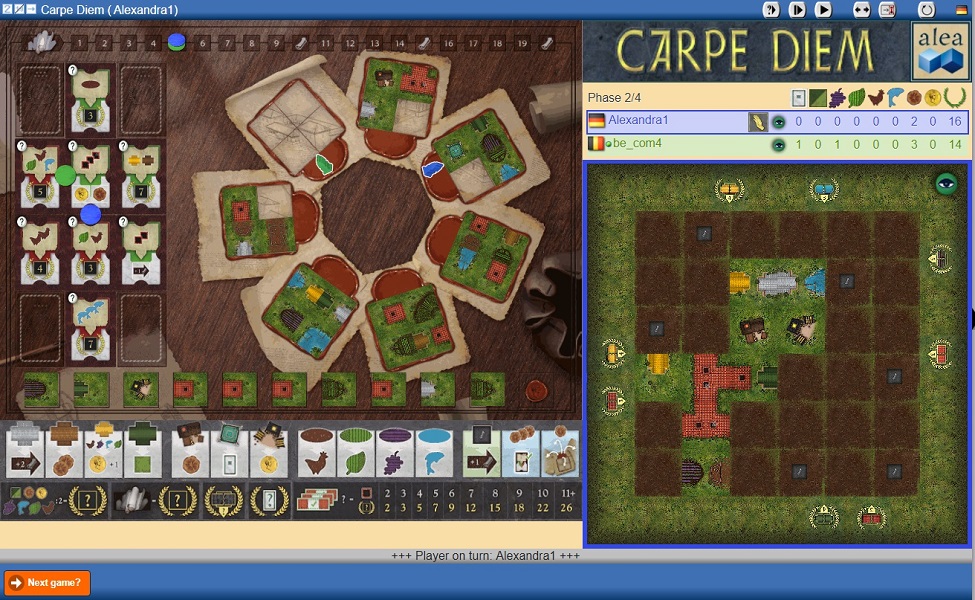Click the solid play triangle button in top bar
The width and height of the screenshot is (975, 600).
click(x=823, y=9)
